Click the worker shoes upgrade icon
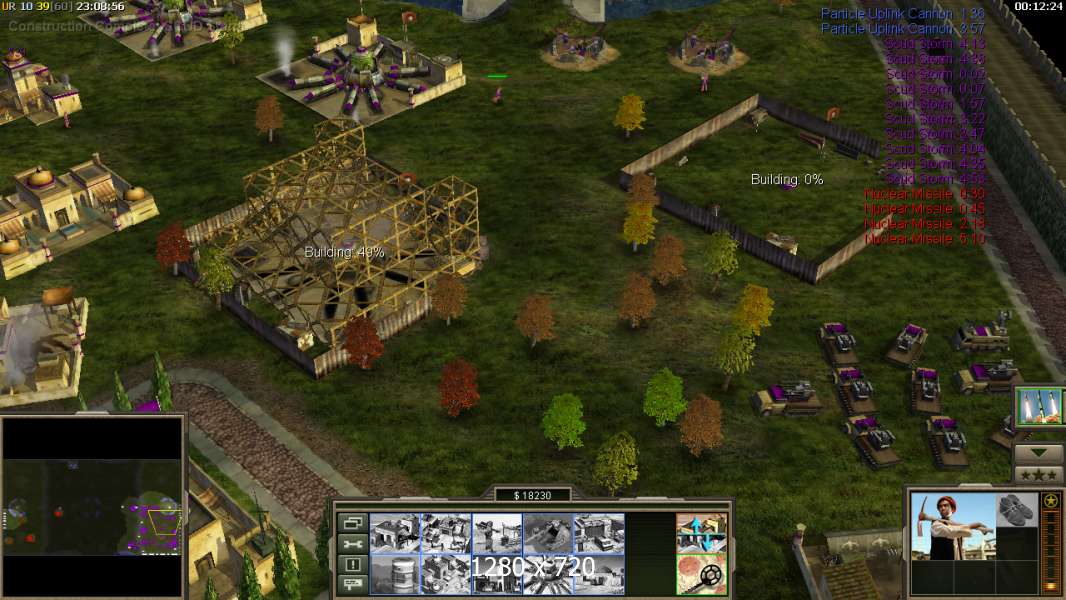This screenshot has width=1066, height=600. pyautogui.click(x=1018, y=507)
